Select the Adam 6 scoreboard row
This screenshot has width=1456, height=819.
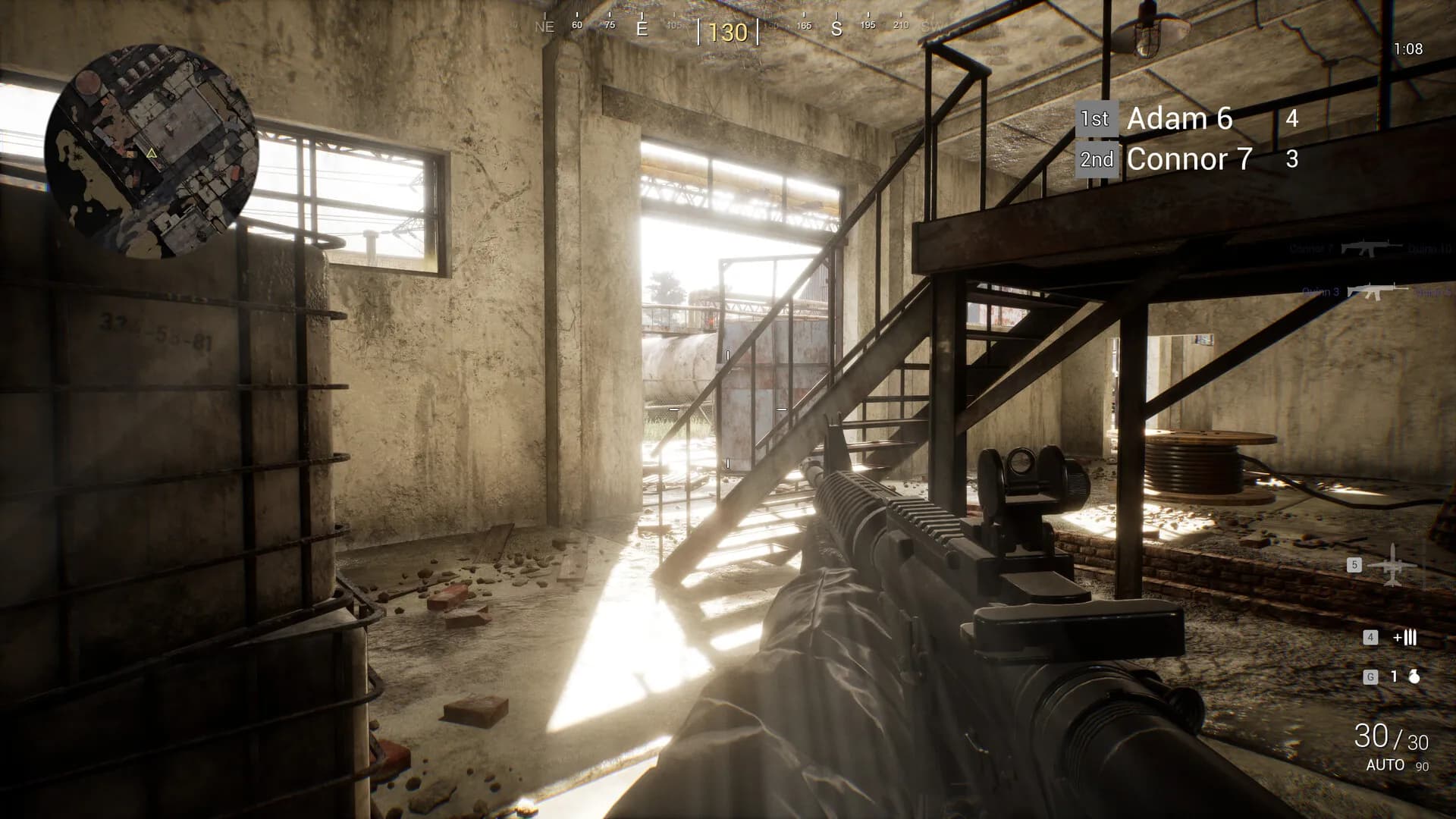coord(1179,119)
